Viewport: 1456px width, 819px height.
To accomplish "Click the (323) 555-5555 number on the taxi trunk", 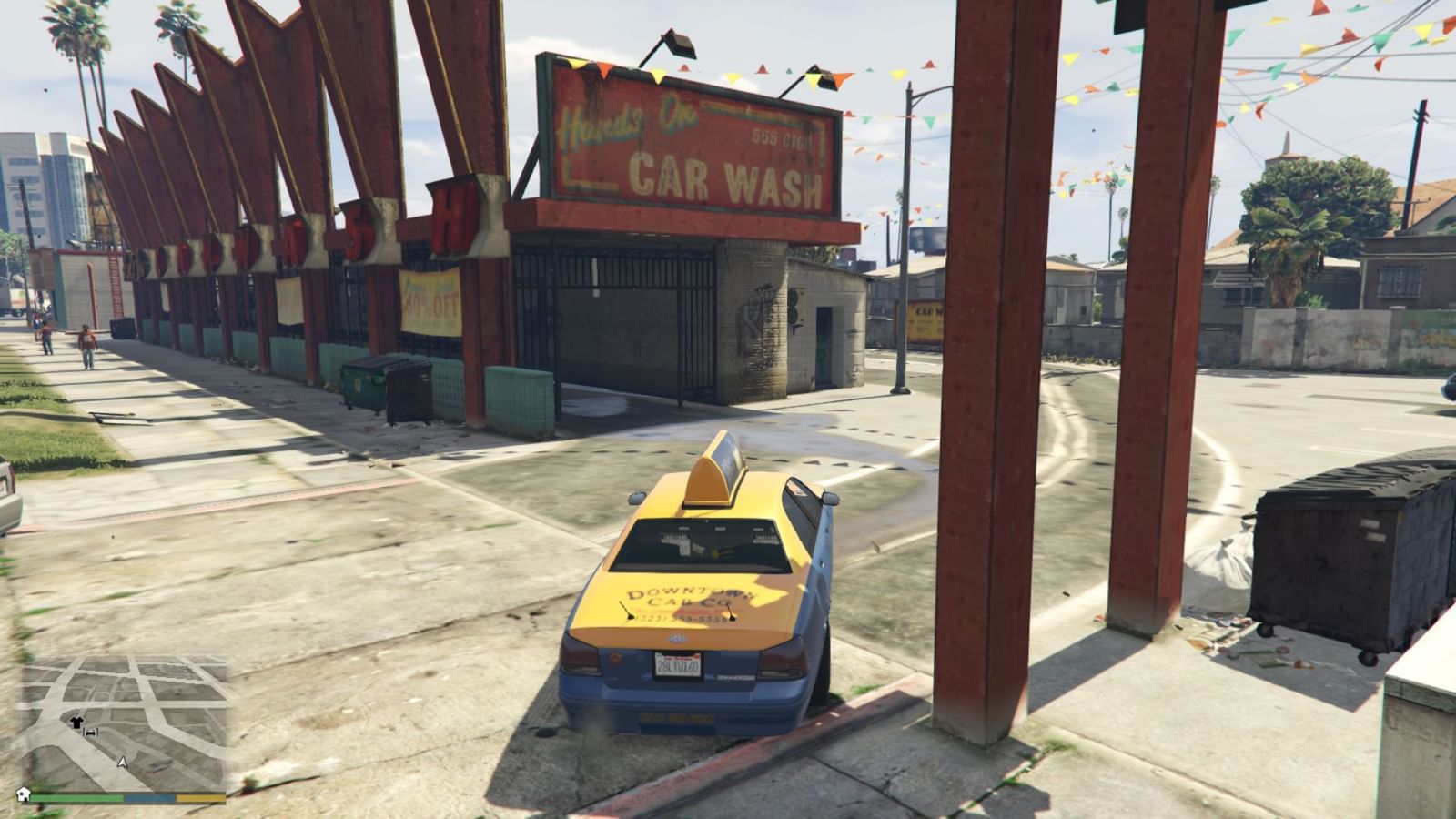I will click(x=680, y=617).
